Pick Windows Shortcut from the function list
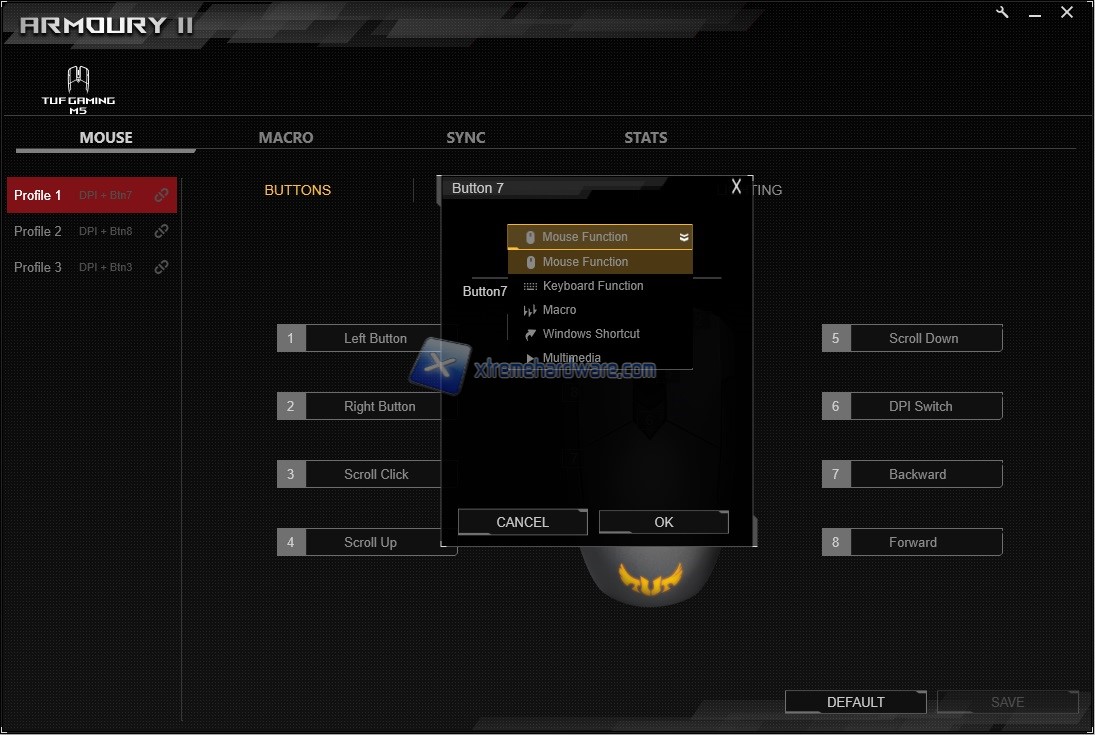 [590, 334]
